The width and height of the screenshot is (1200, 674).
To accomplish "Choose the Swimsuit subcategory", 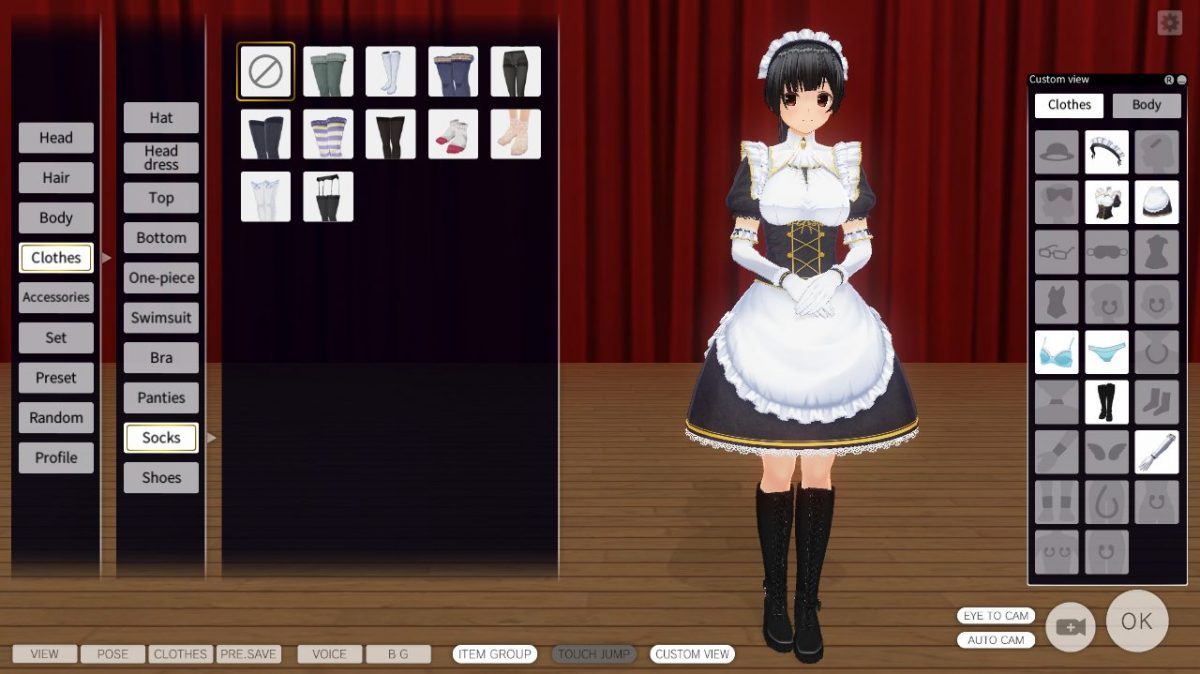I will [x=161, y=318].
